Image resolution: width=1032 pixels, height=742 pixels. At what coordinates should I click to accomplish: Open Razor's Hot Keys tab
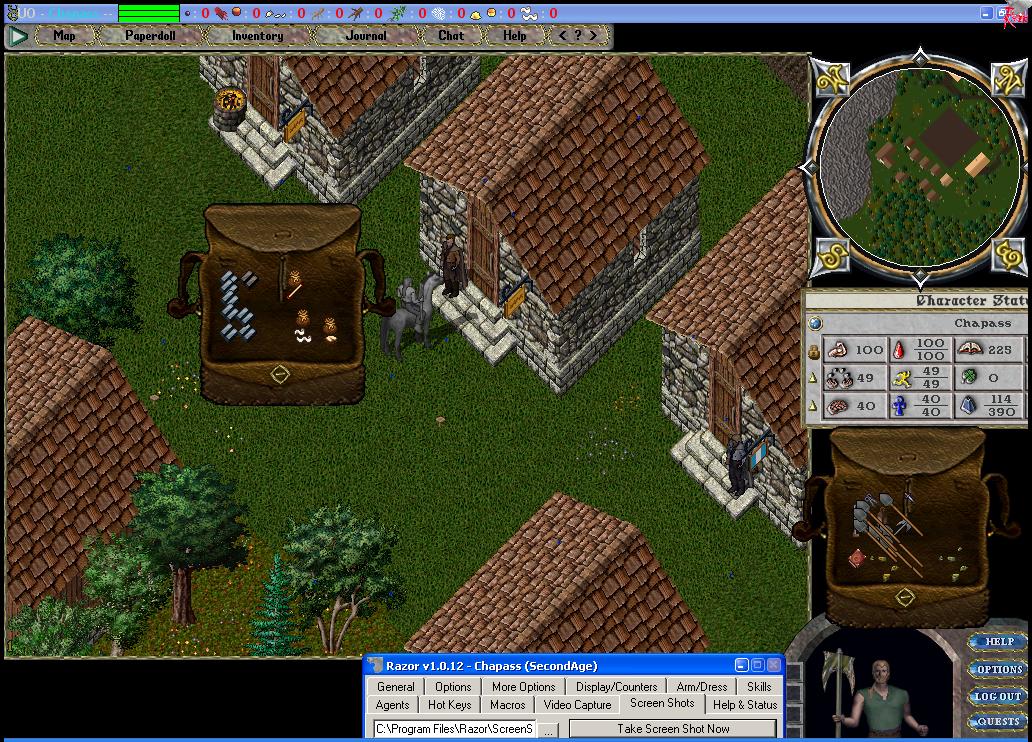[450, 705]
